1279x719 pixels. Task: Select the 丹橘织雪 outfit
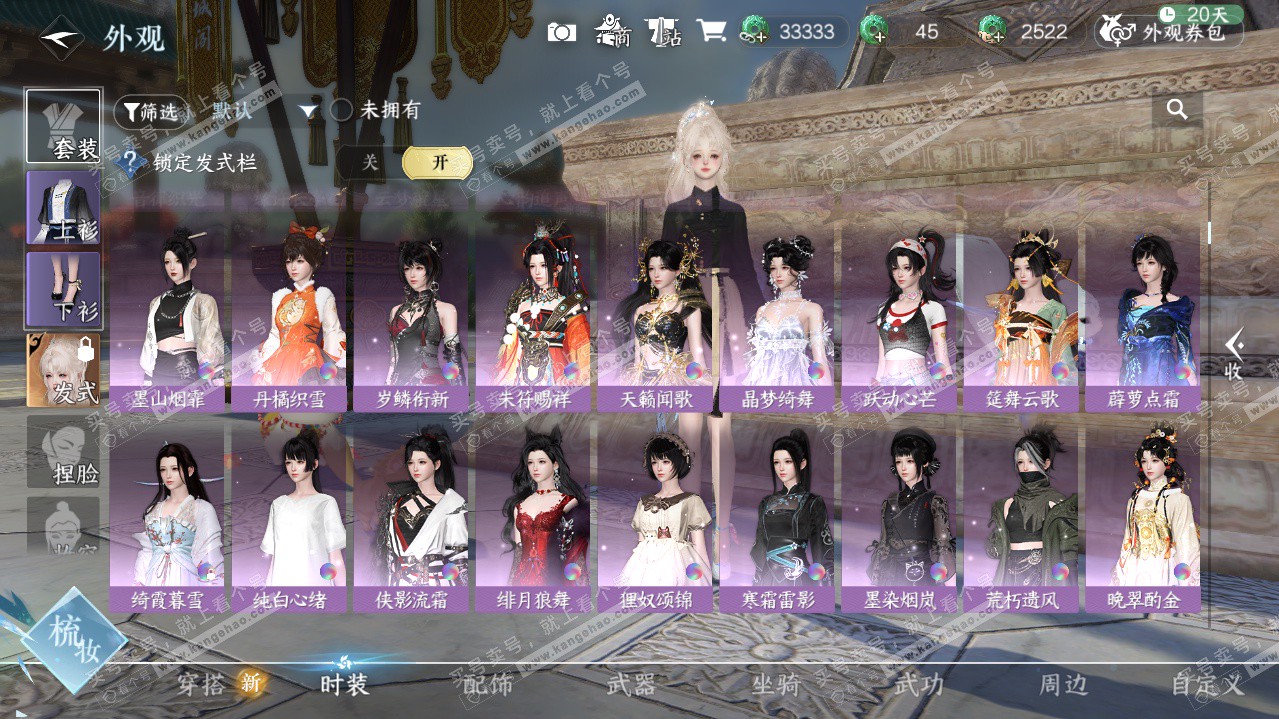290,315
